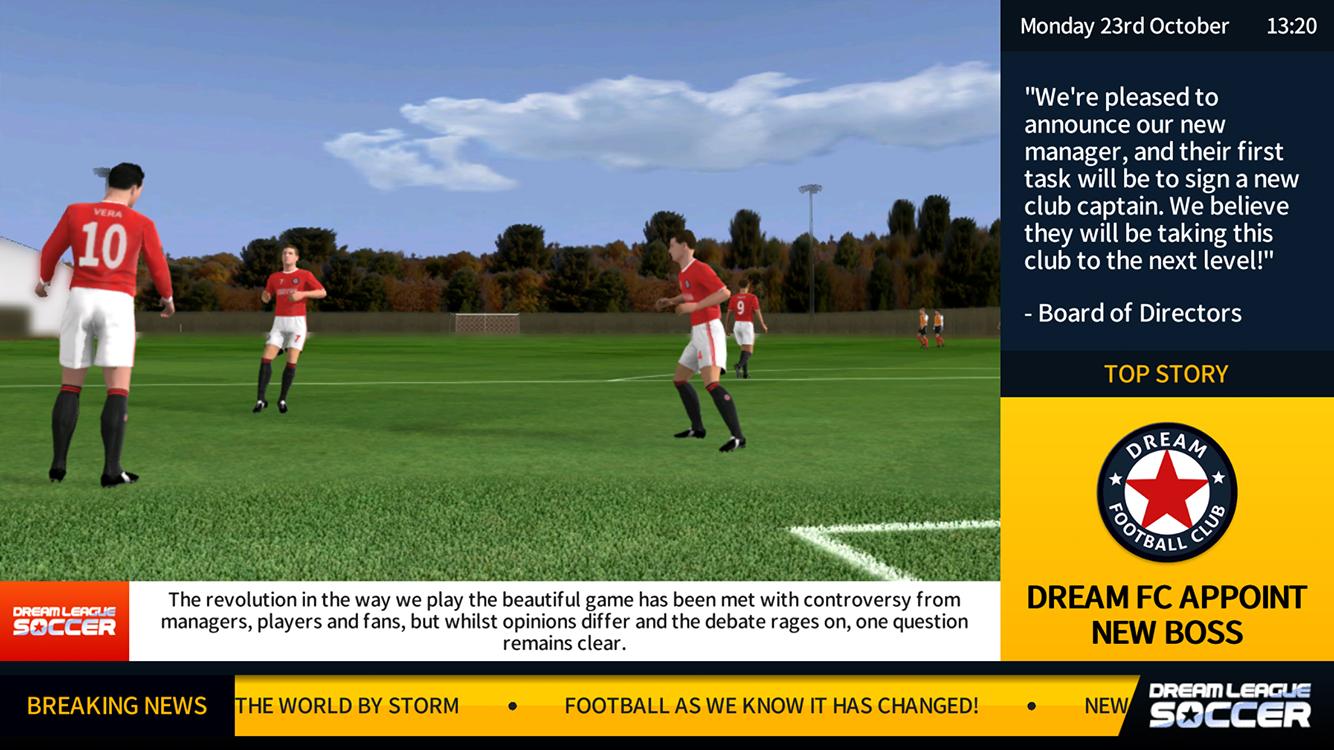Switch to the TOP STORY tab
This screenshot has width=1334, height=750.
1165,374
